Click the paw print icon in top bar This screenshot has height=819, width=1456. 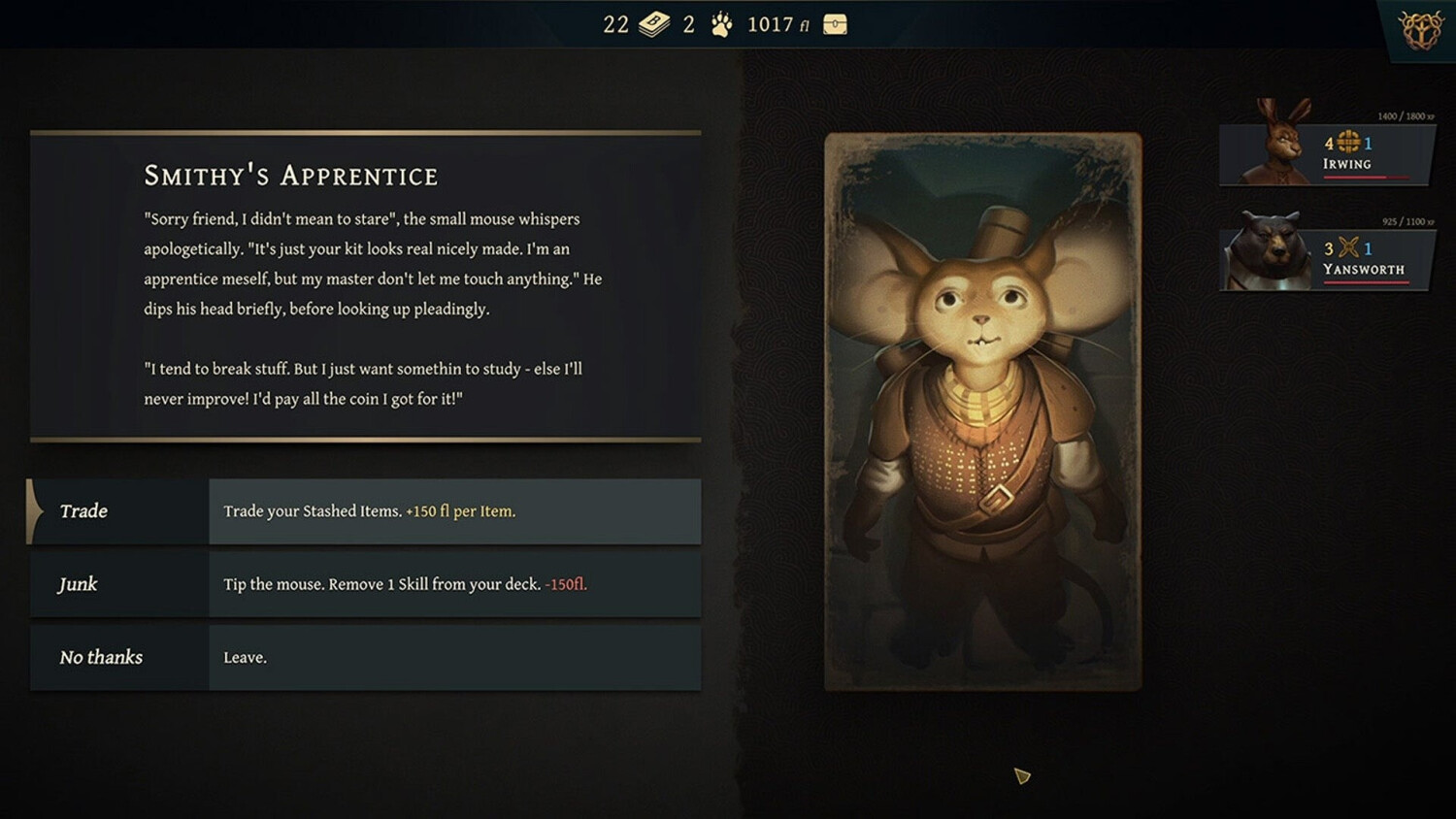(721, 25)
